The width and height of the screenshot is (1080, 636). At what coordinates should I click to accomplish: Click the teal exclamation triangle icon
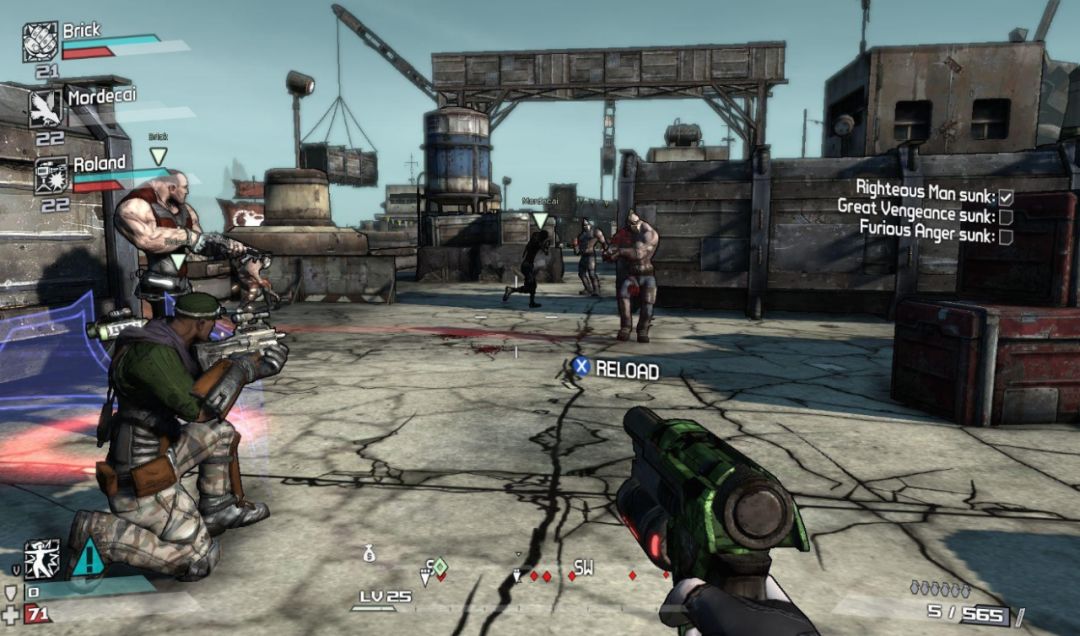click(x=88, y=556)
